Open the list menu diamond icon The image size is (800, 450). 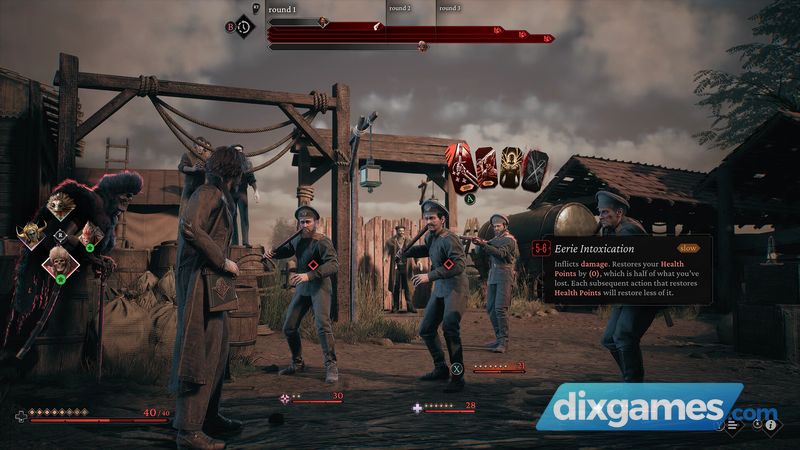pos(732,424)
